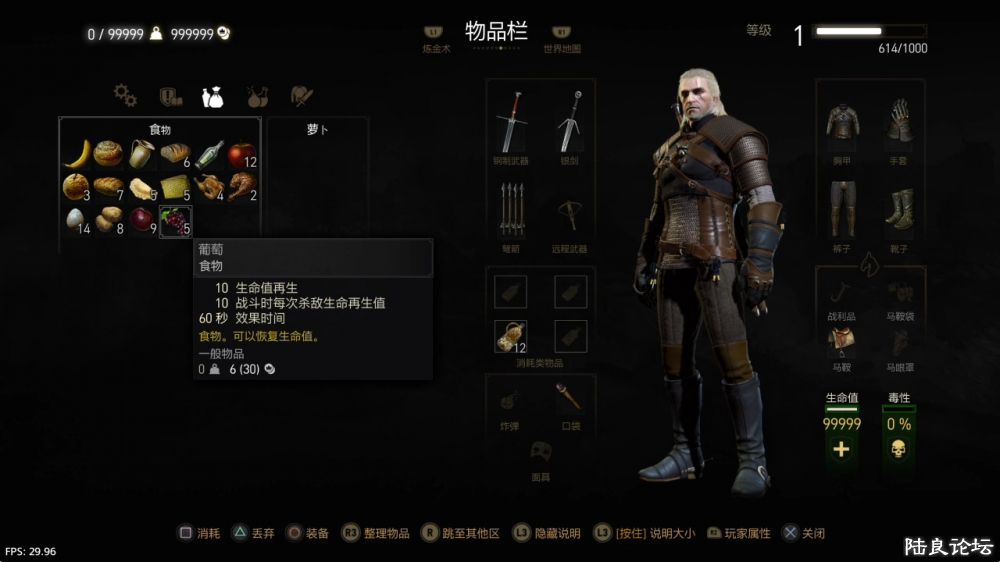The image size is (1000, 562).
Task: Switch to the weapons and armor tab
Action: 301,96
